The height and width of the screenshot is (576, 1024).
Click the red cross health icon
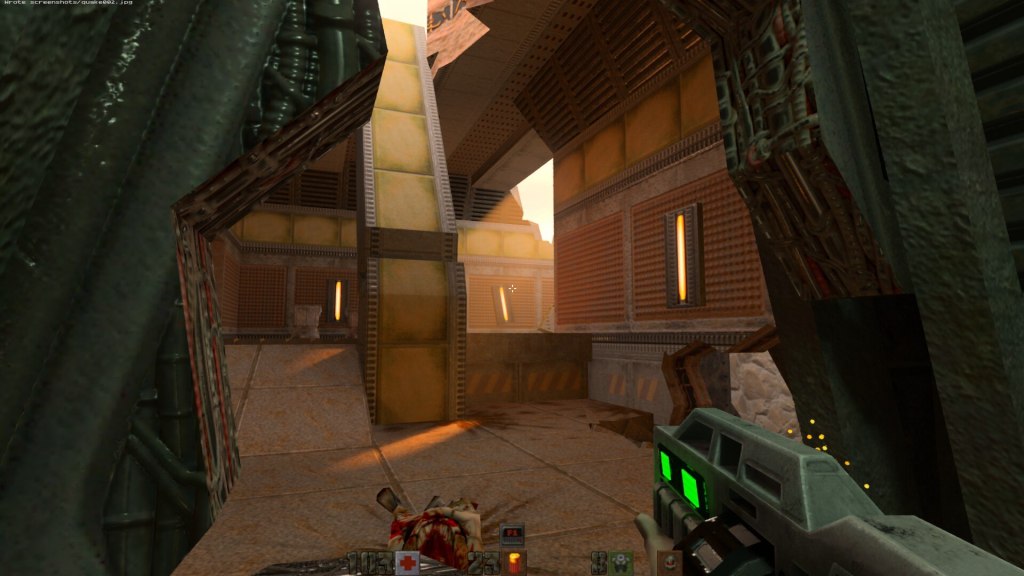pyautogui.click(x=406, y=562)
